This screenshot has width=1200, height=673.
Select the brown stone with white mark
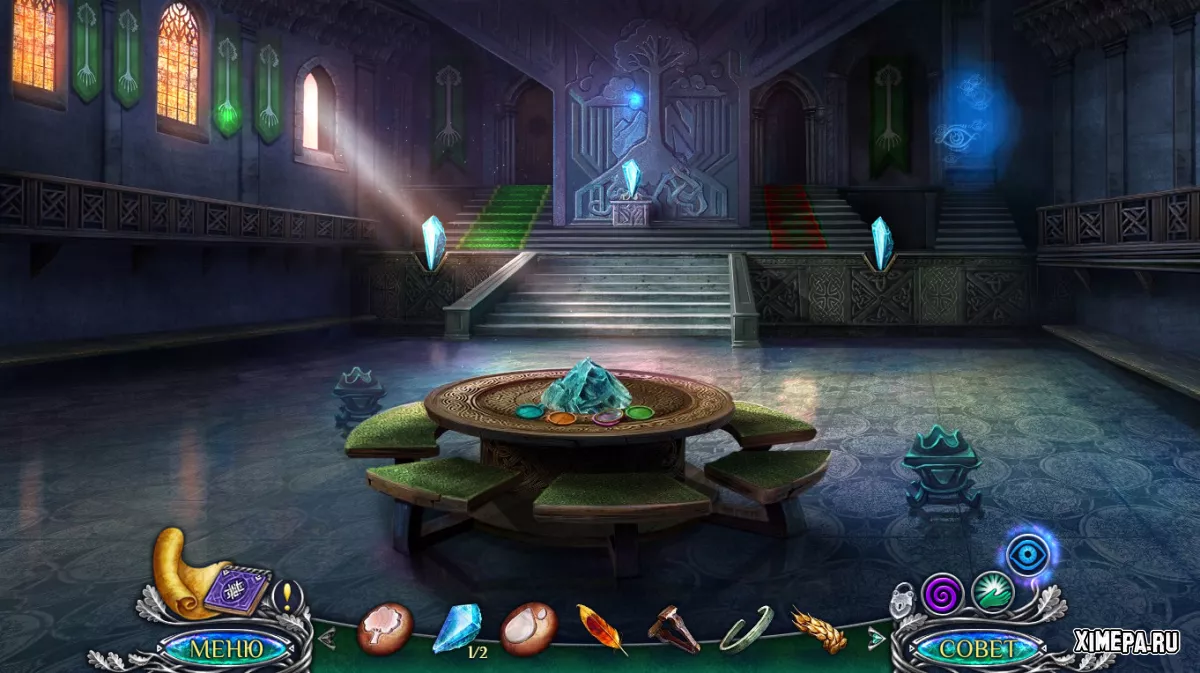[528, 628]
